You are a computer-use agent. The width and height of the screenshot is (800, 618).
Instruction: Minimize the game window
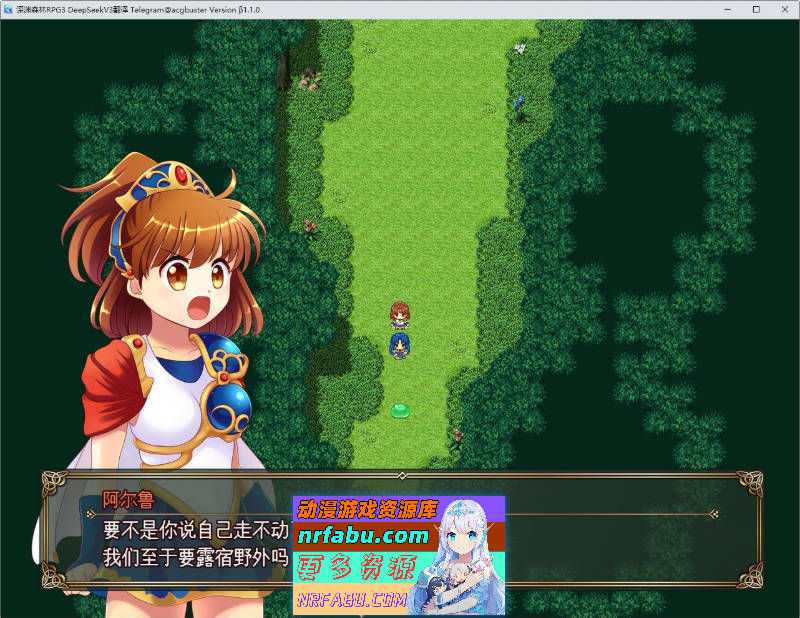(727, 9)
